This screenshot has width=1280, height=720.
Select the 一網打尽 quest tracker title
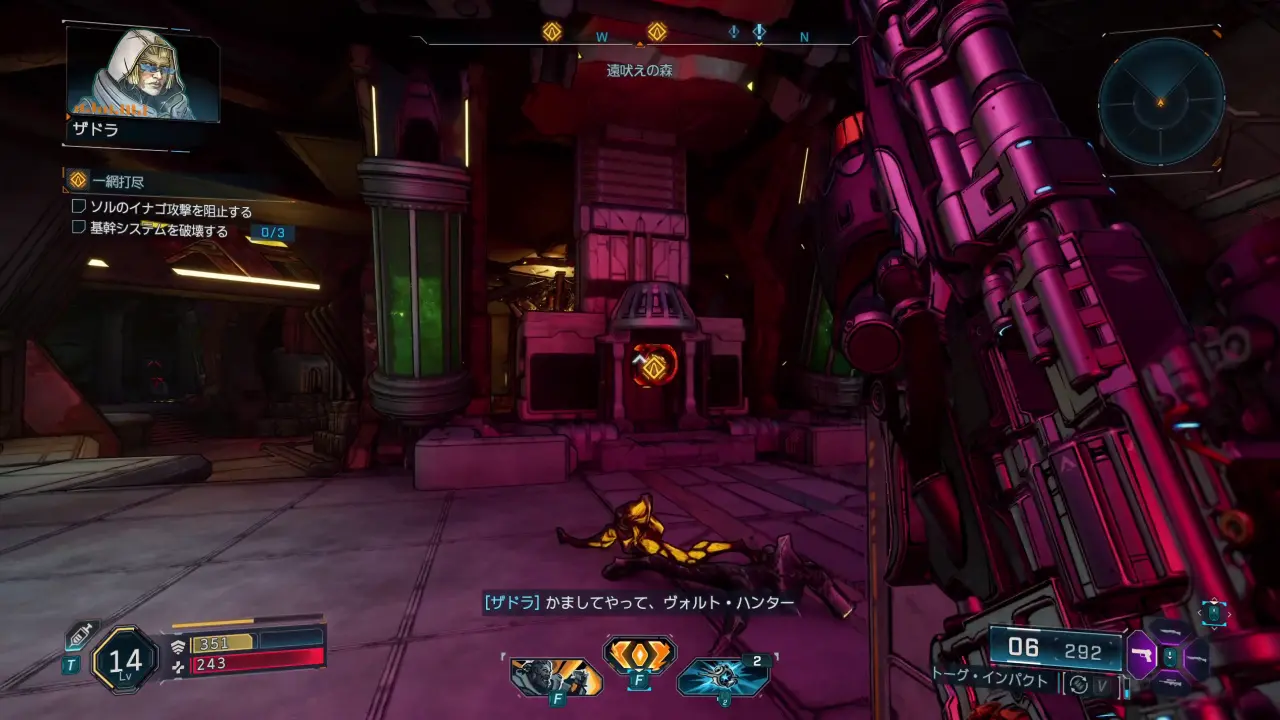click(x=117, y=181)
